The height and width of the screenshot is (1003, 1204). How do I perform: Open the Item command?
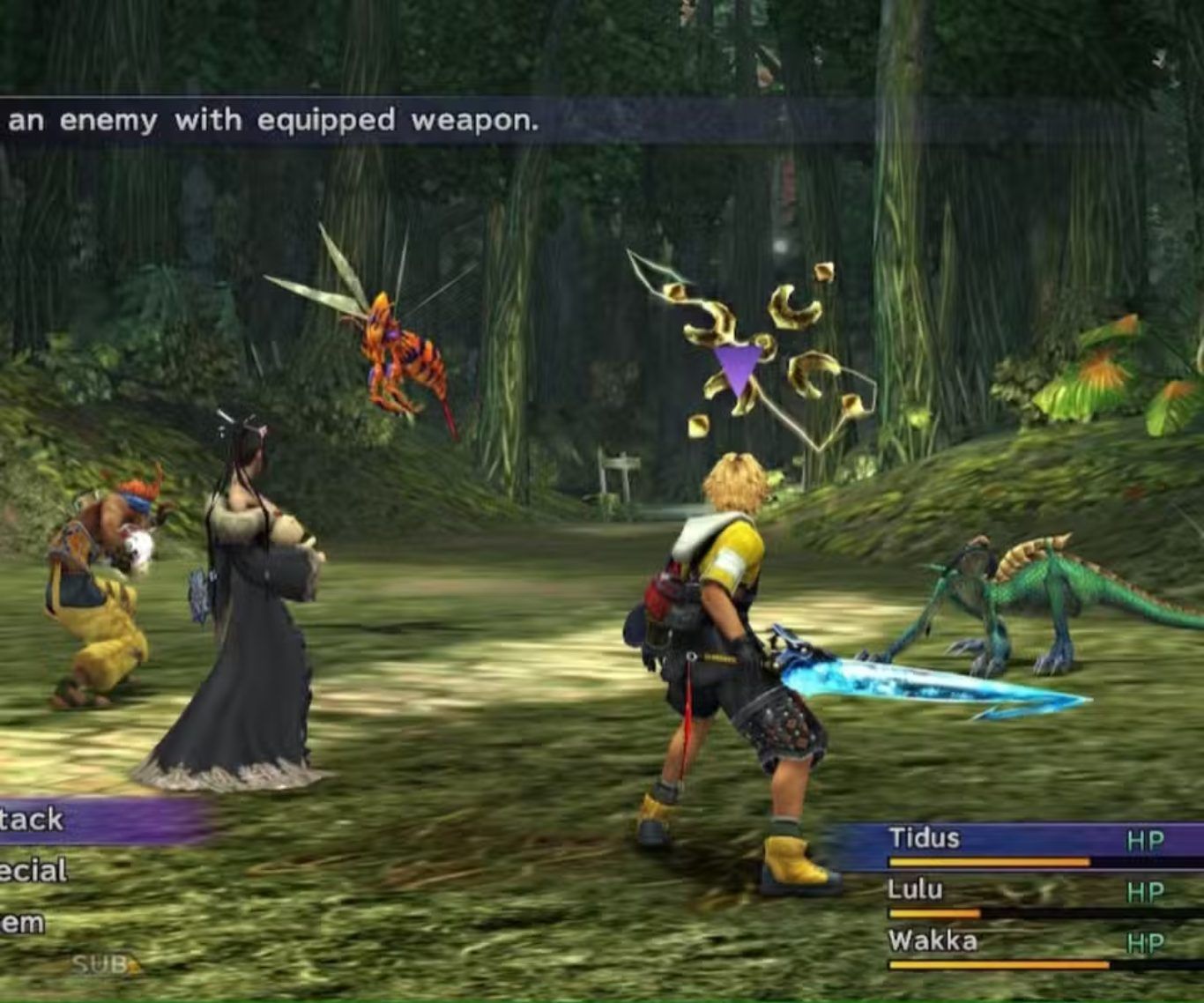click(25, 923)
